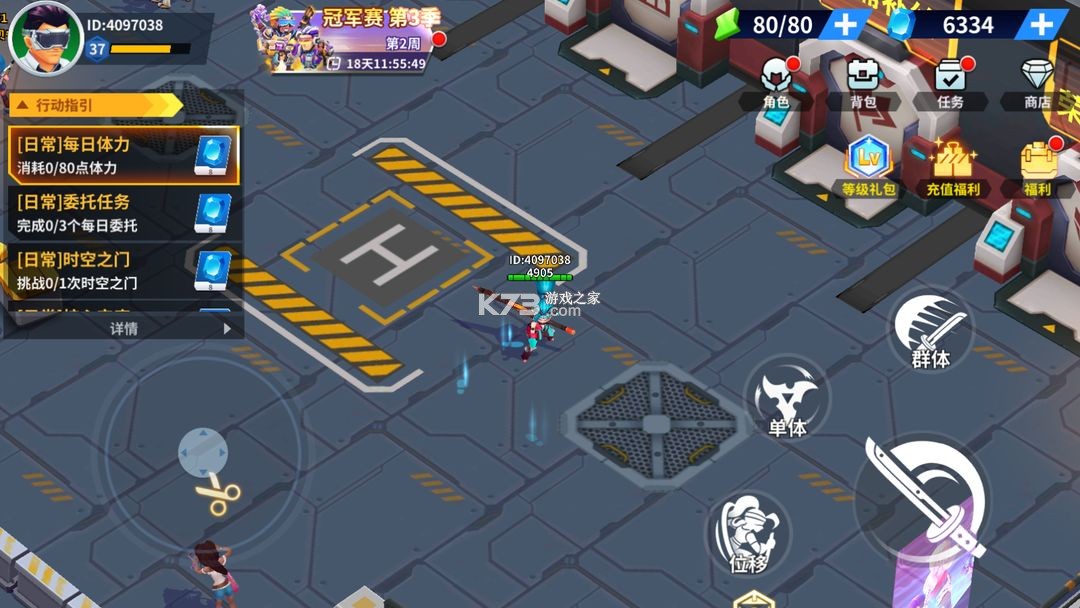
Task: Open the player avatar profile
Action: click(x=45, y=37)
